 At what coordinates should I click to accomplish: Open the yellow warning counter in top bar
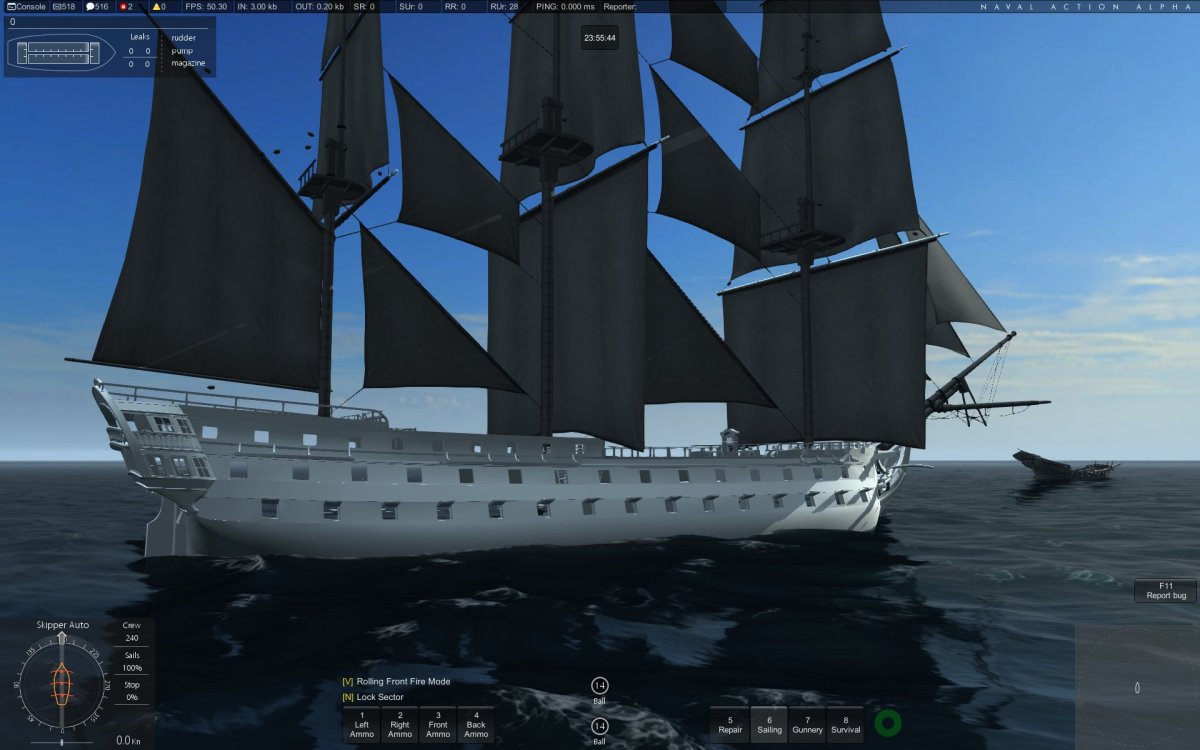pos(157,6)
